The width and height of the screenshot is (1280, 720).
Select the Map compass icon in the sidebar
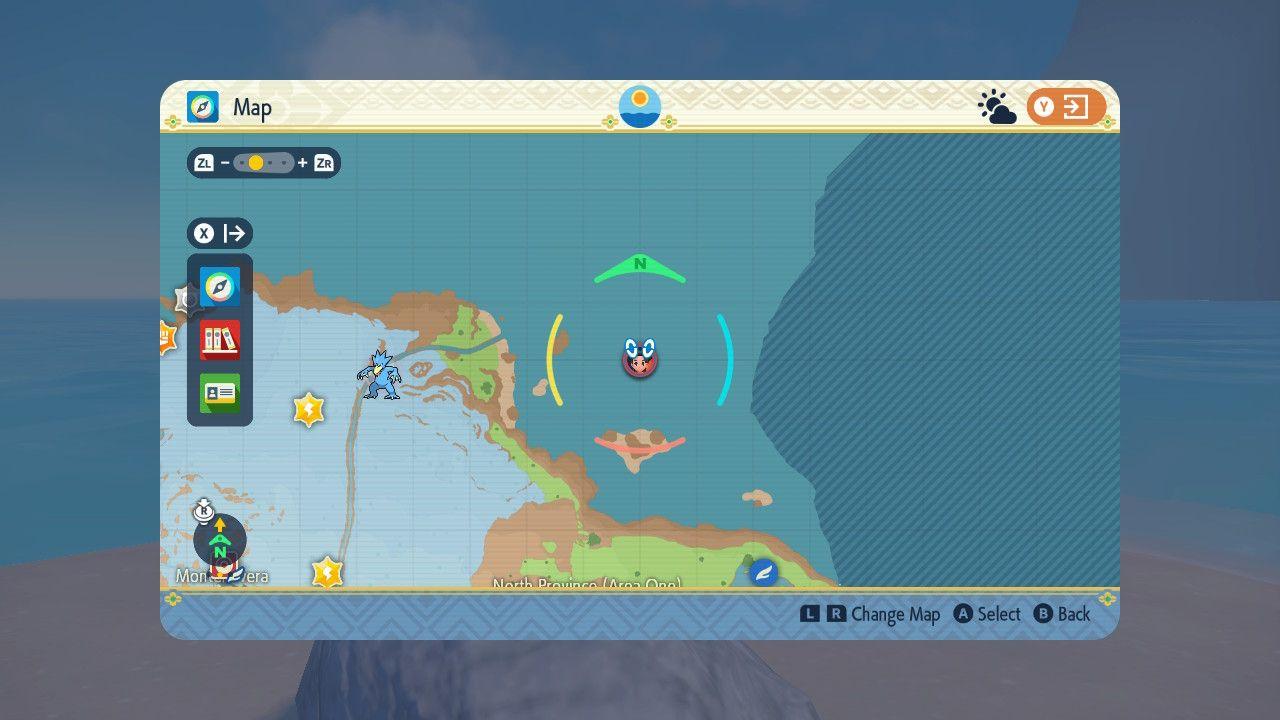pyautogui.click(x=219, y=287)
